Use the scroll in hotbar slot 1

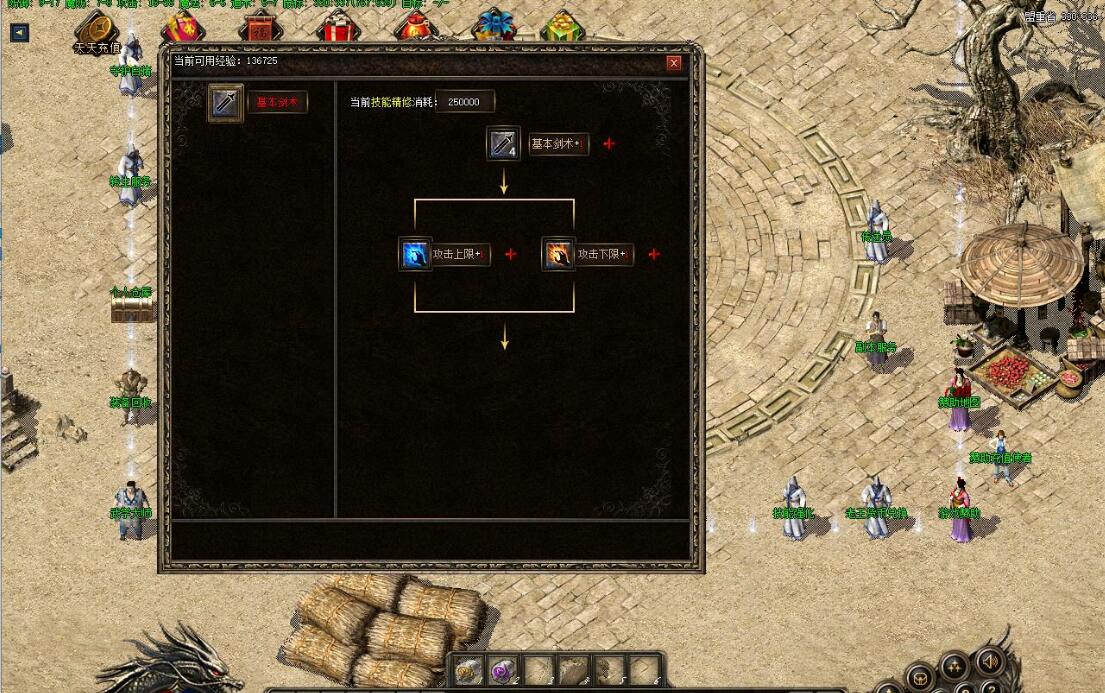pyautogui.click(x=467, y=672)
